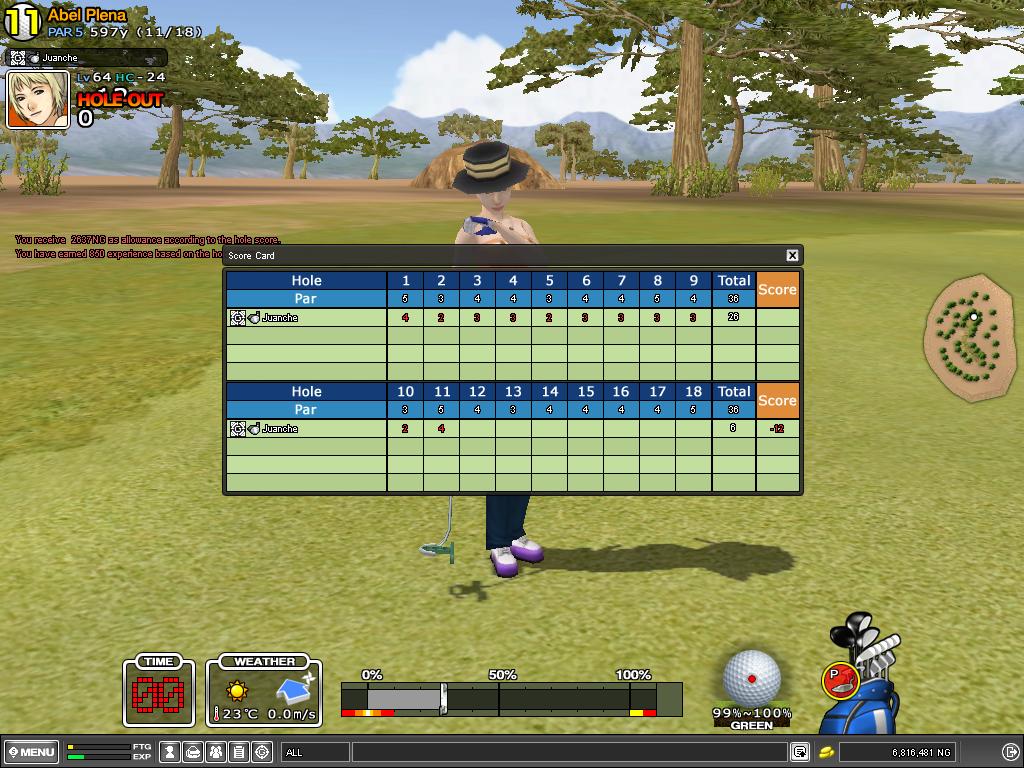
Task: Click the crosshair target icon in toolbar
Action: click(263, 752)
